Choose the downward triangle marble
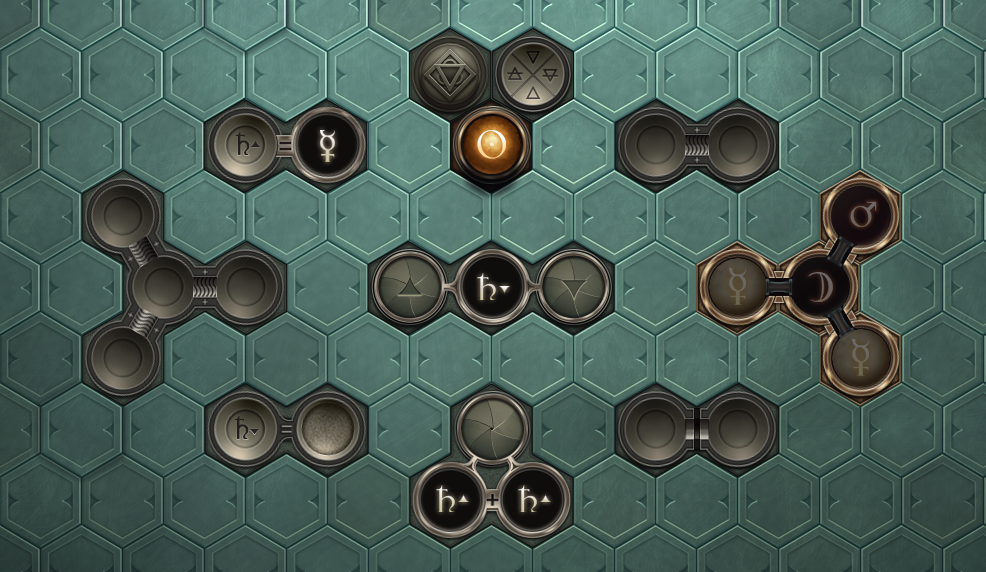 pyautogui.click(x=573, y=287)
